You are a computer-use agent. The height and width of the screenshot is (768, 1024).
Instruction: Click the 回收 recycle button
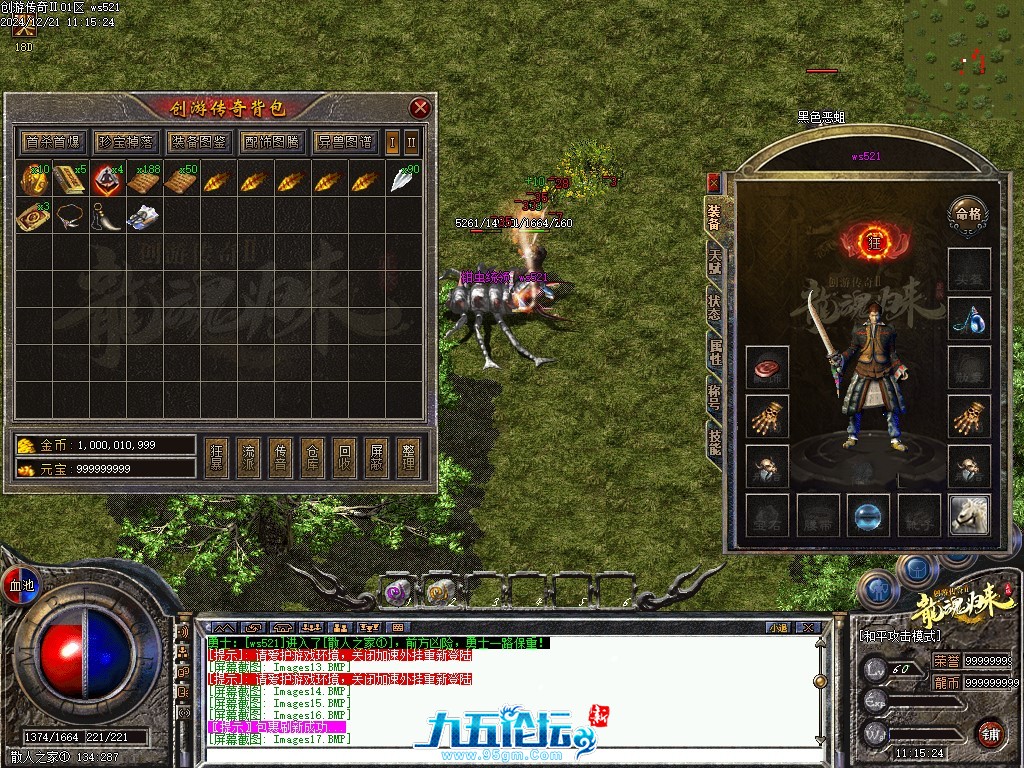click(344, 457)
